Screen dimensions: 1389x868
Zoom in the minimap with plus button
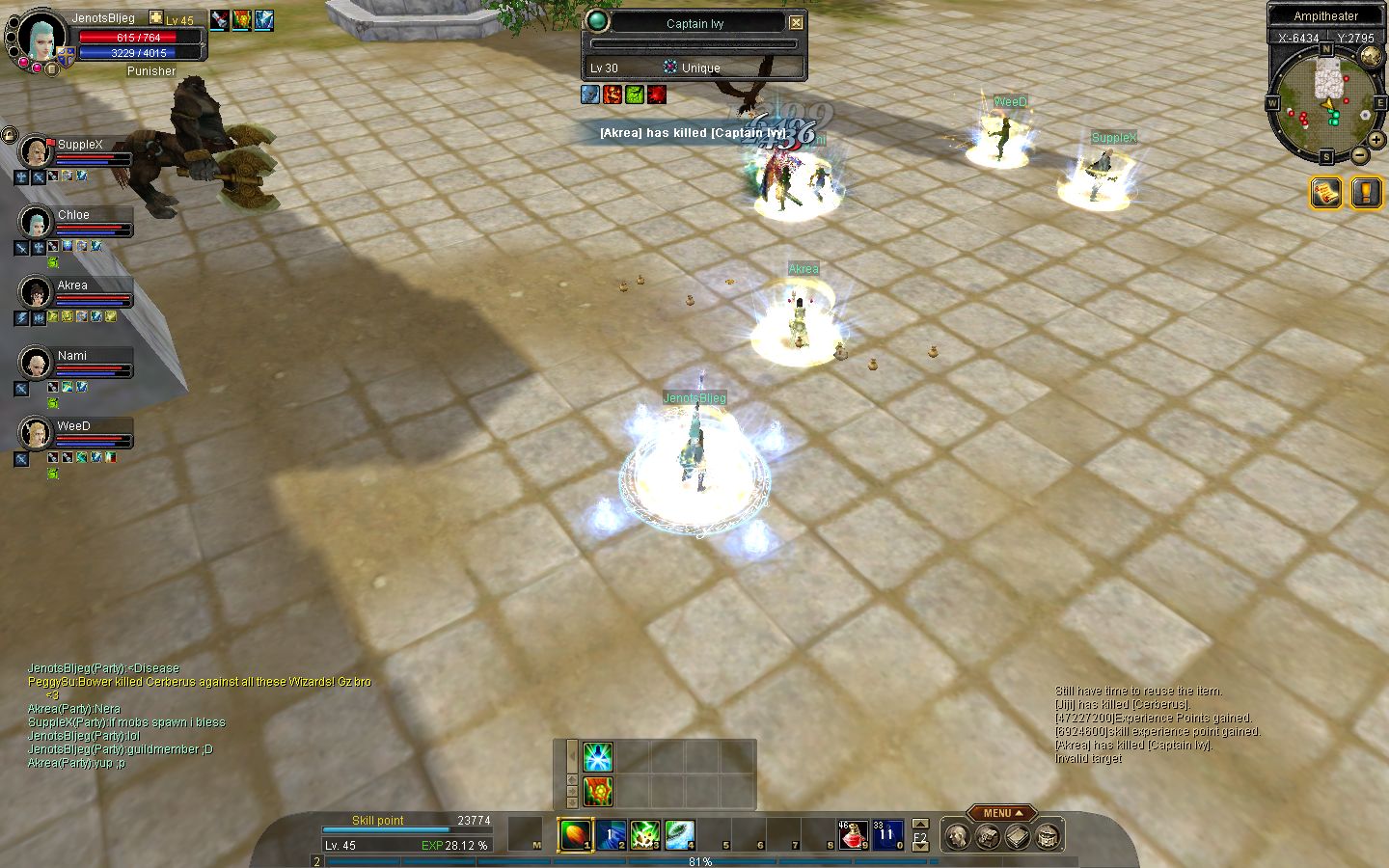(x=1376, y=140)
